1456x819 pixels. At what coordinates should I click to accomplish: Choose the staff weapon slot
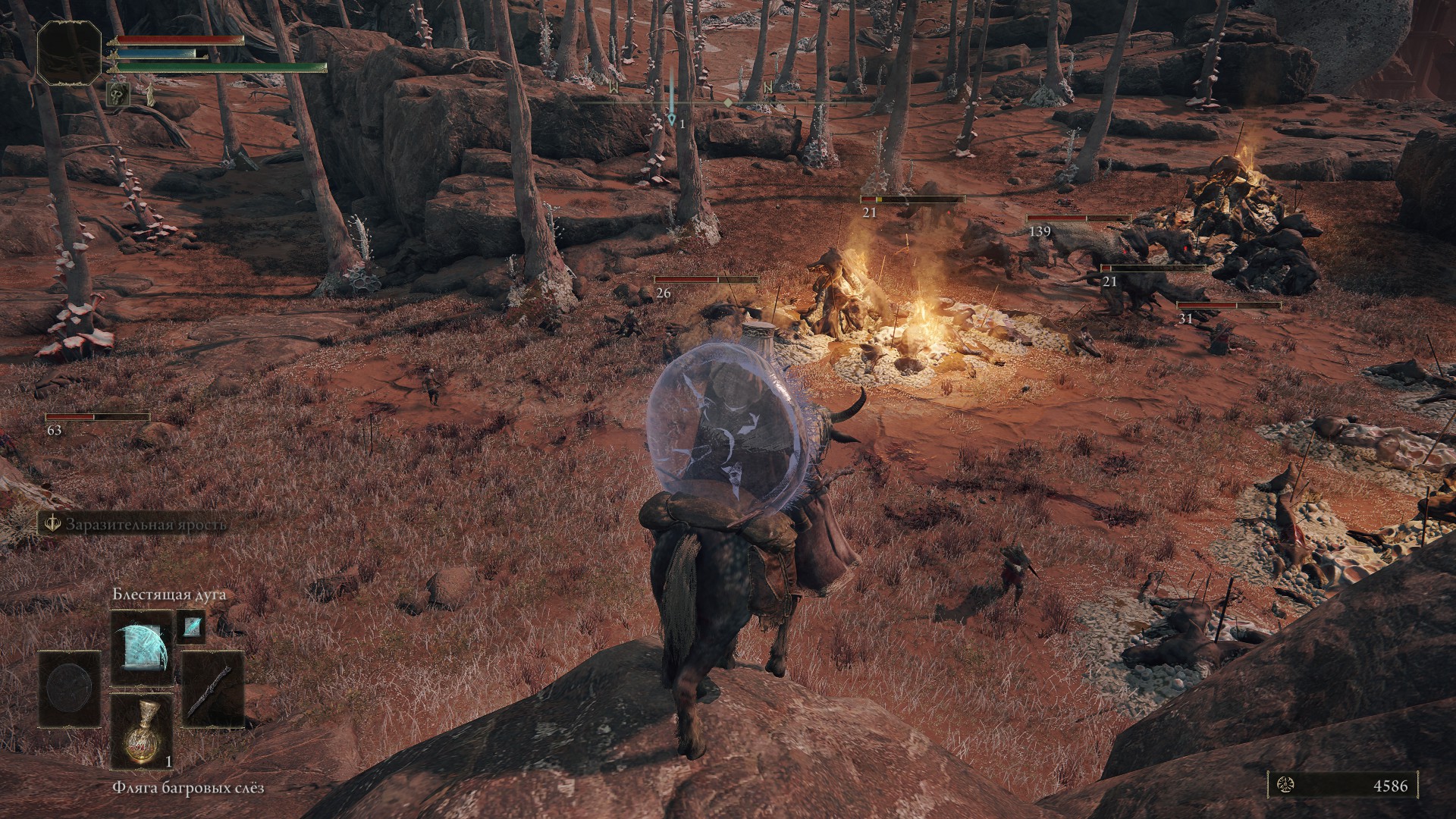[x=213, y=689]
